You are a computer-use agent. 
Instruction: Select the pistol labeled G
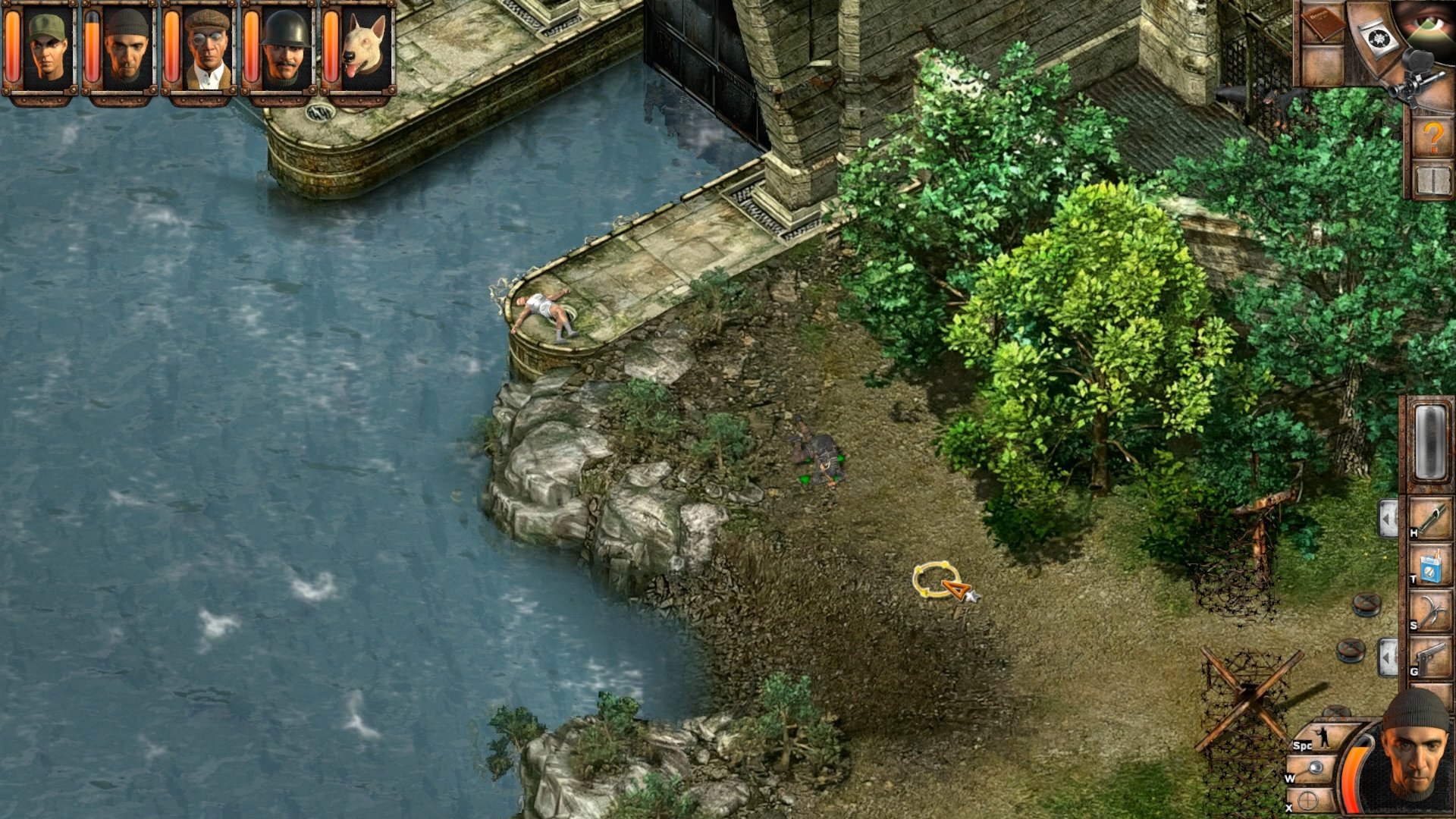[1432, 655]
